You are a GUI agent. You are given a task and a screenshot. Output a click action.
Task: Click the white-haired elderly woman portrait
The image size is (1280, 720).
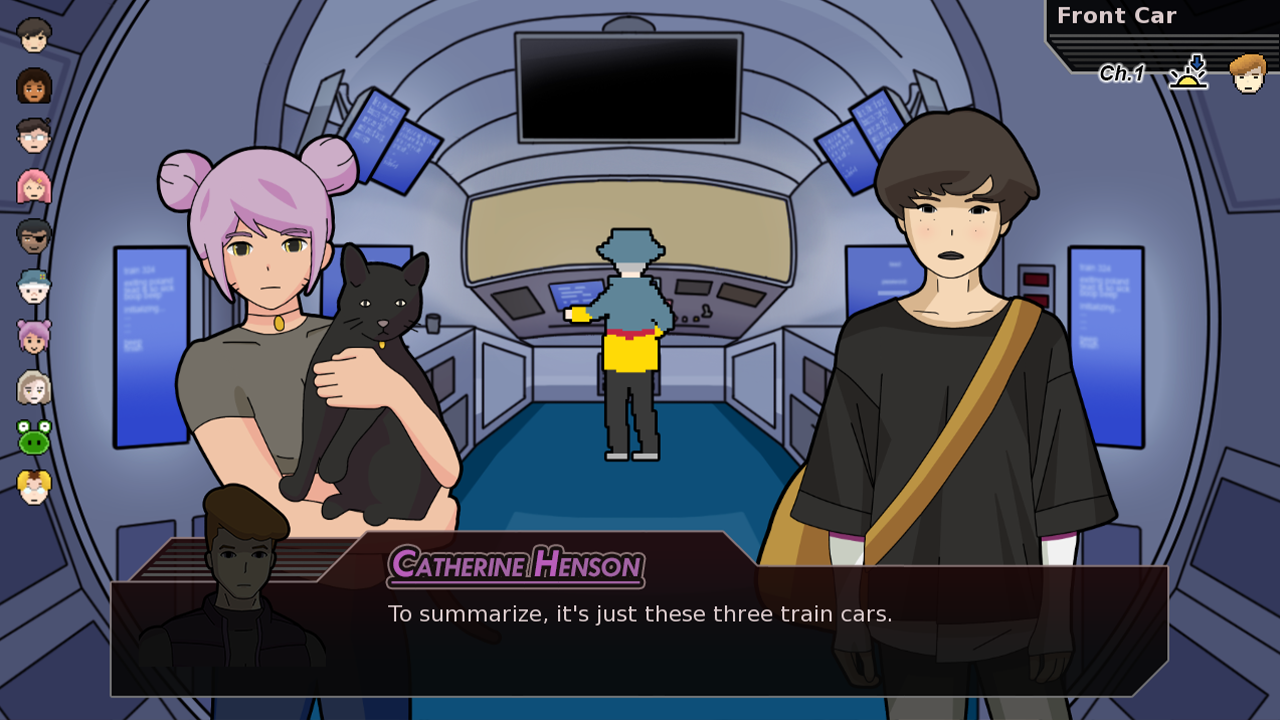[33, 388]
